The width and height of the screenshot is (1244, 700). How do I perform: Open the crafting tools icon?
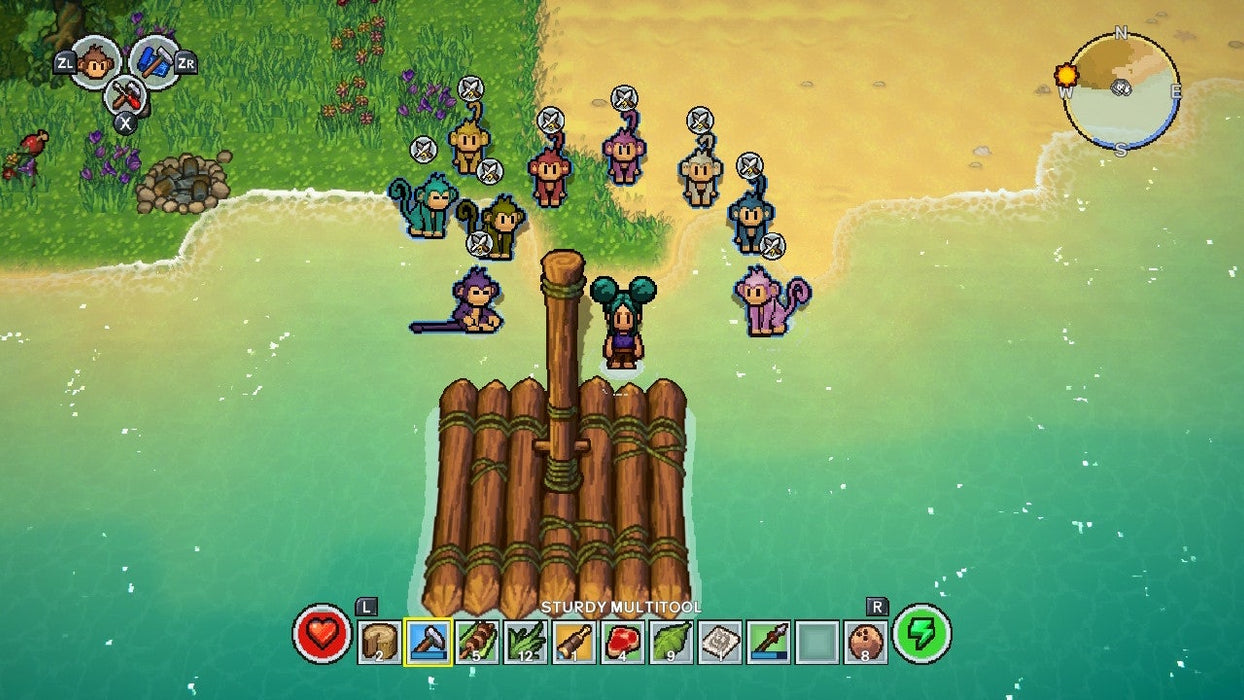(125, 96)
